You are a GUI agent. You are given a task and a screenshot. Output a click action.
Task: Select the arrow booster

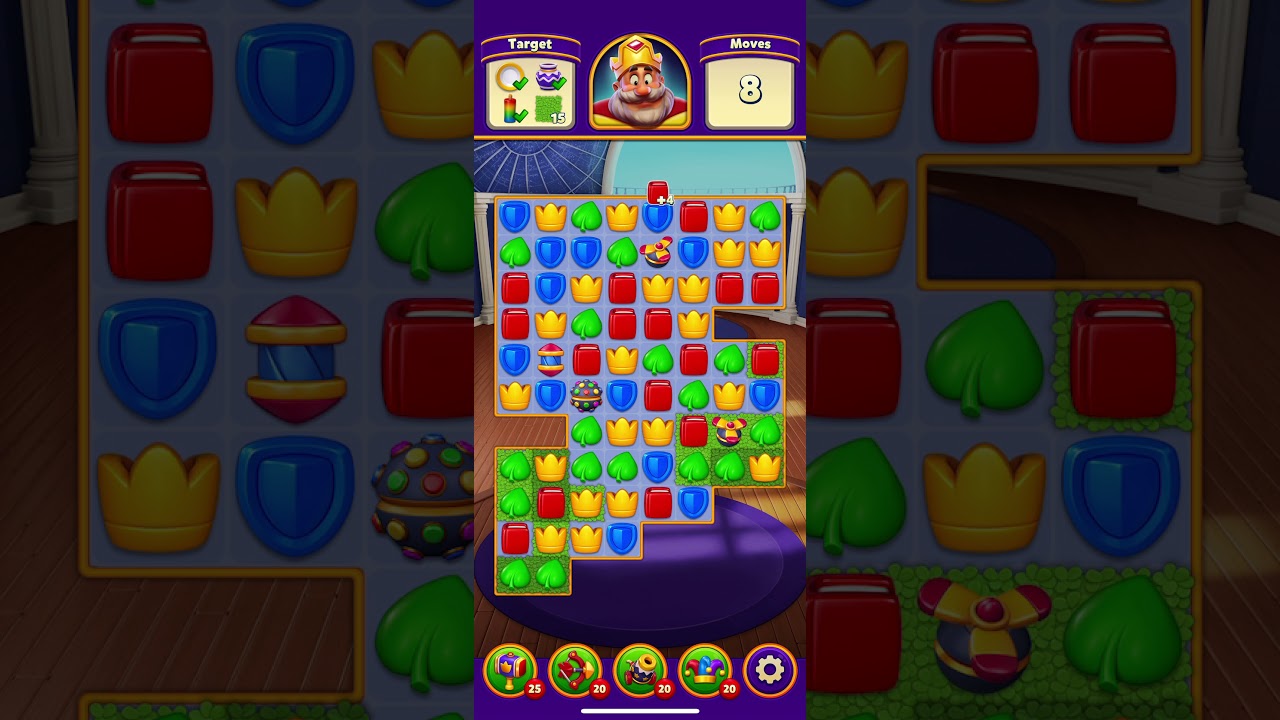573,668
